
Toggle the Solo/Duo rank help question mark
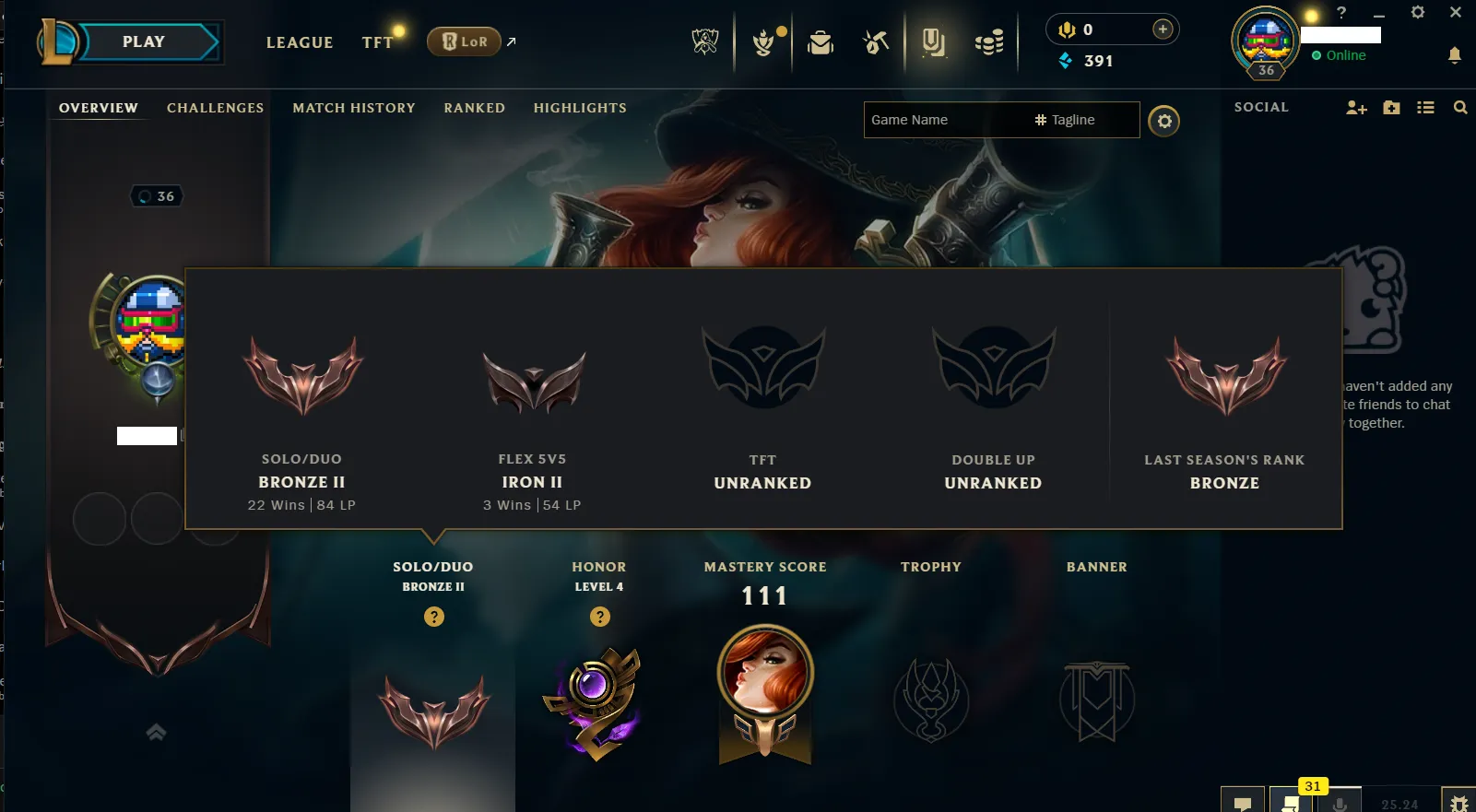[x=434, y=617]
